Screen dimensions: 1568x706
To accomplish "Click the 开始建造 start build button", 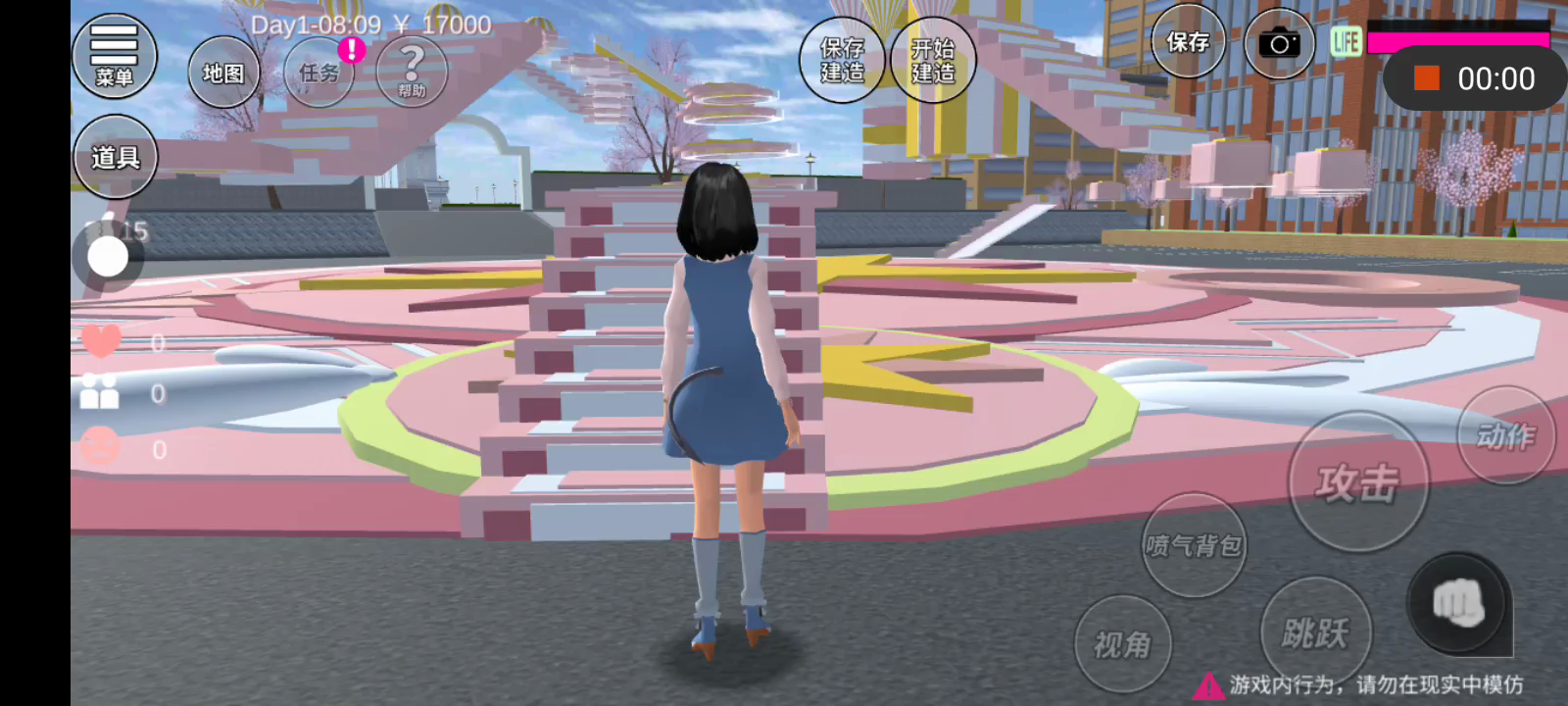I will pos(933,60).
